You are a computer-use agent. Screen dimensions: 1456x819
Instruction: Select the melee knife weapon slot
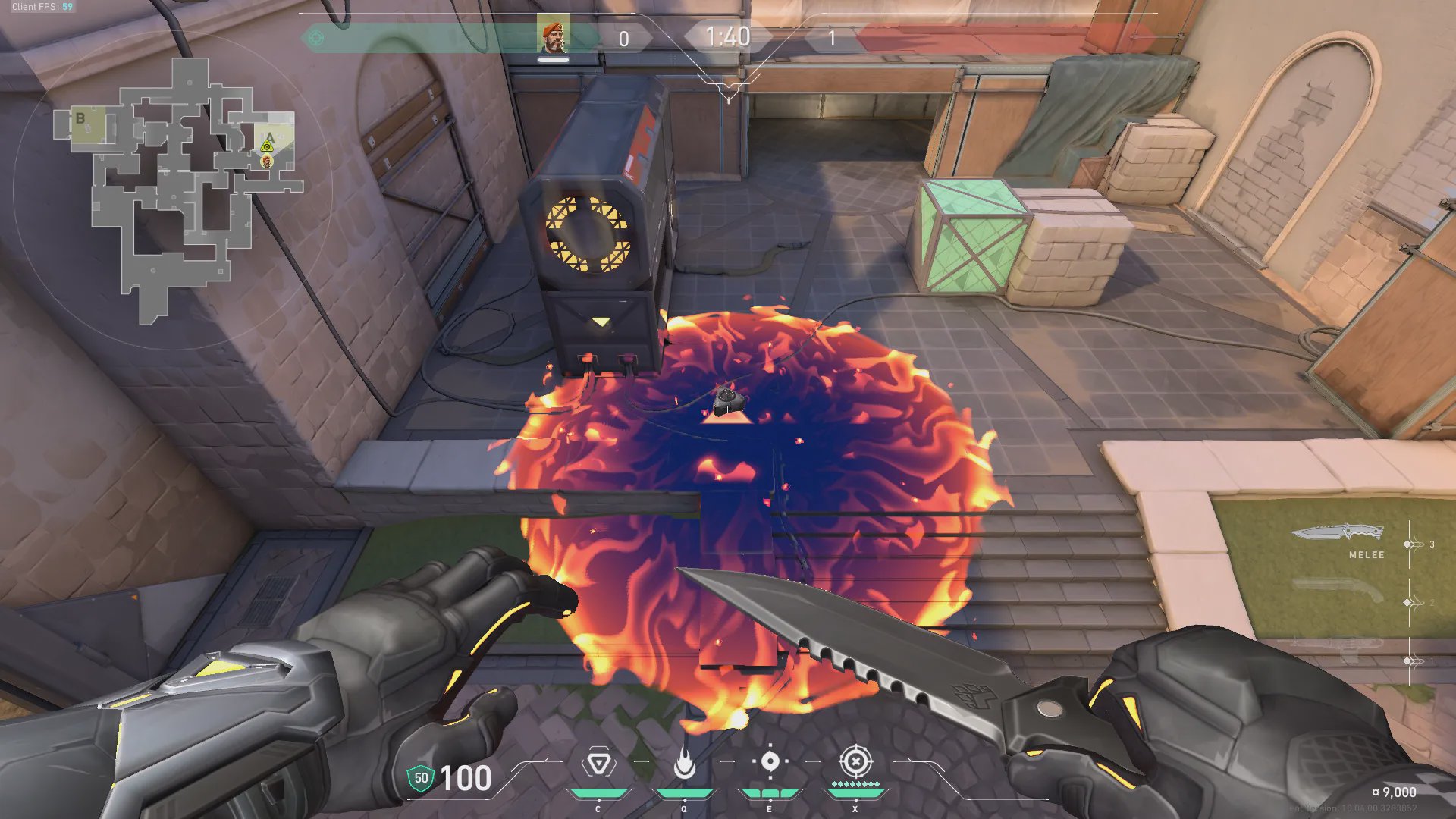coord(1338,533)
